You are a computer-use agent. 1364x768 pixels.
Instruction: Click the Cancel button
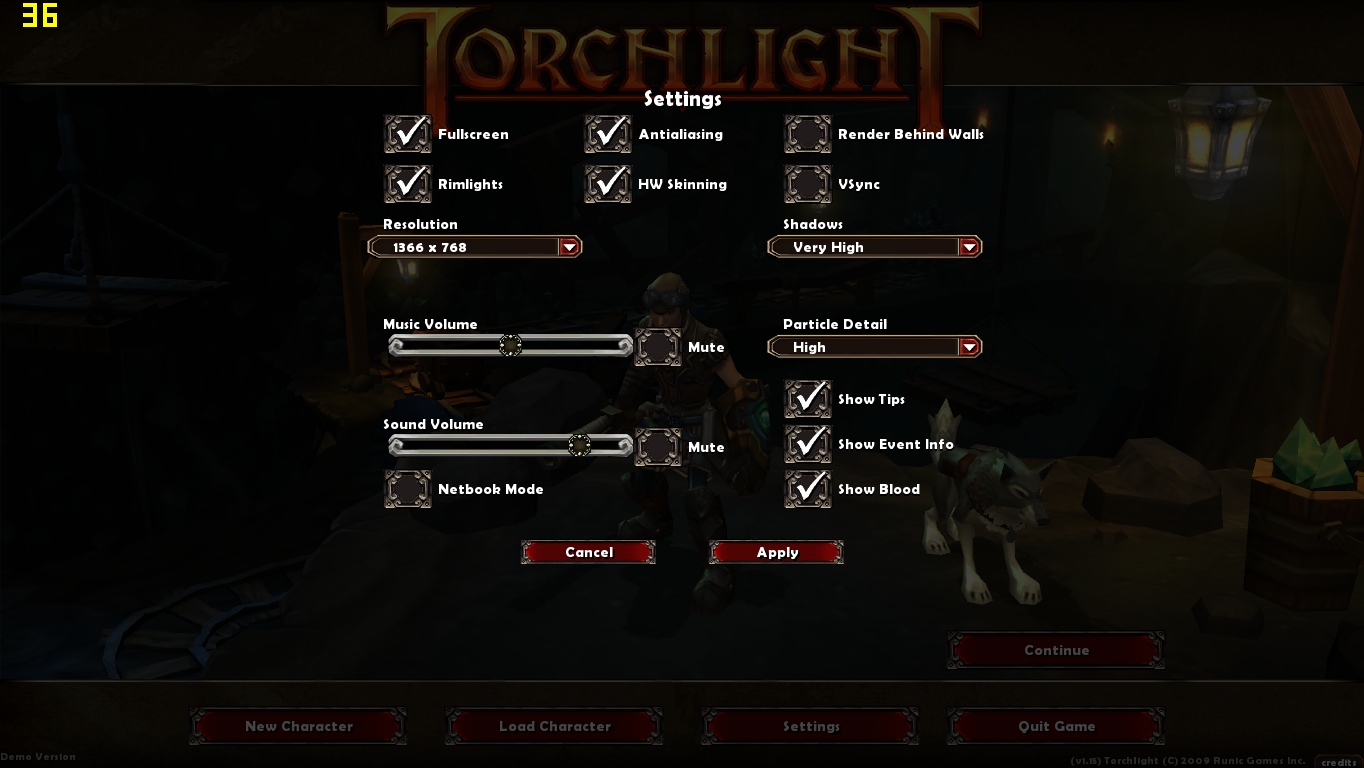coord(588,552)
